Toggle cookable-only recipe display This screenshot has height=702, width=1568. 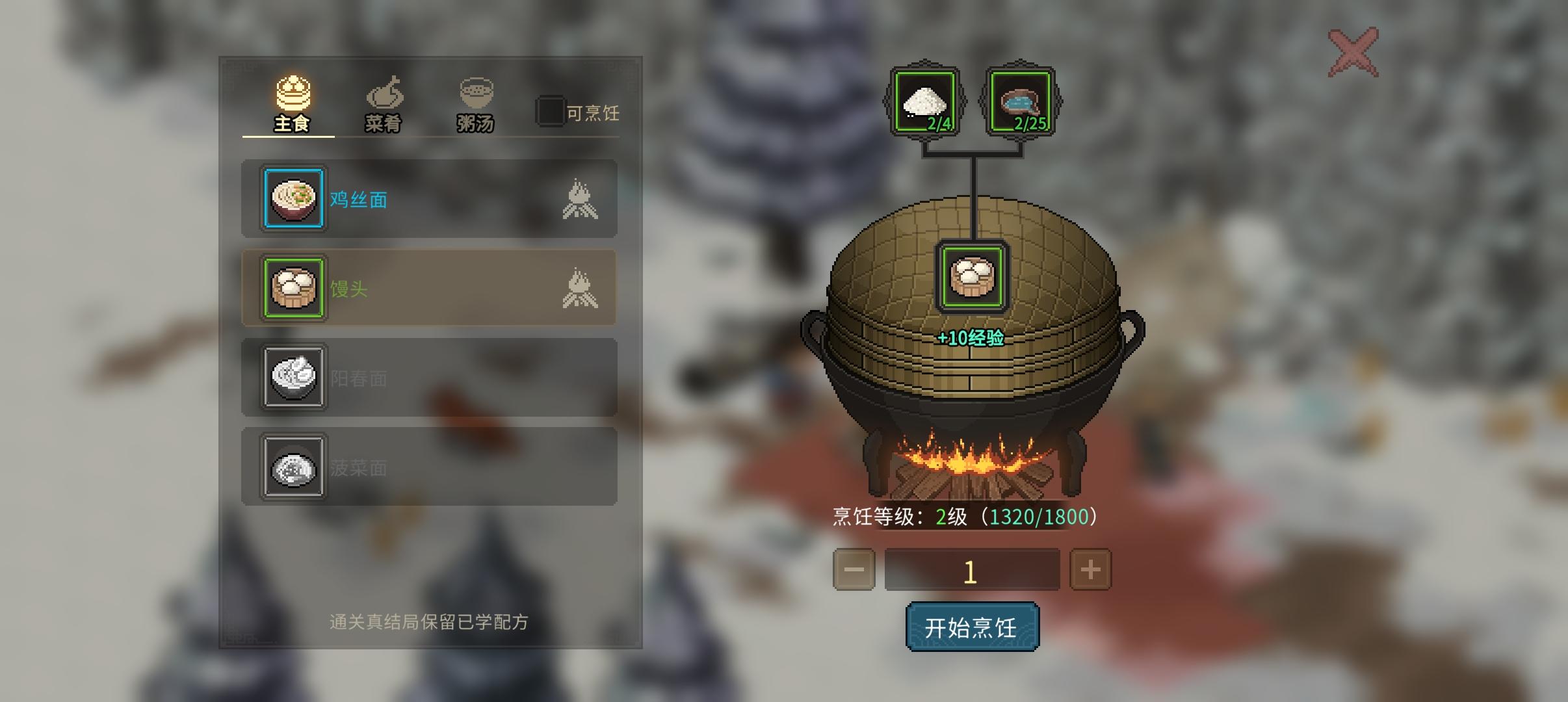pyautogui.click(x=552, y=111)
